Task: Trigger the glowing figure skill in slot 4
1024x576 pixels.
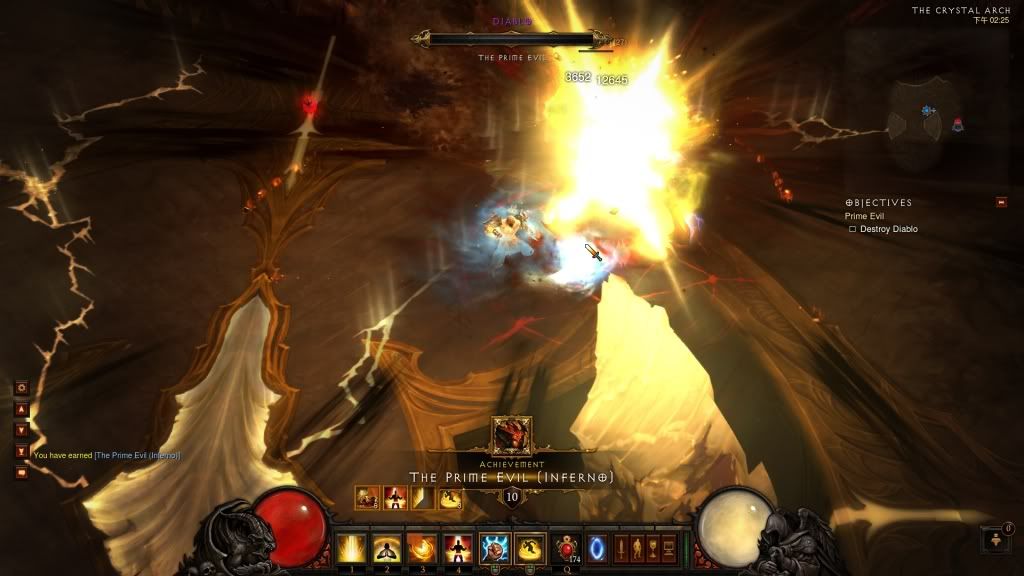Action: click(x=459, y=548)
